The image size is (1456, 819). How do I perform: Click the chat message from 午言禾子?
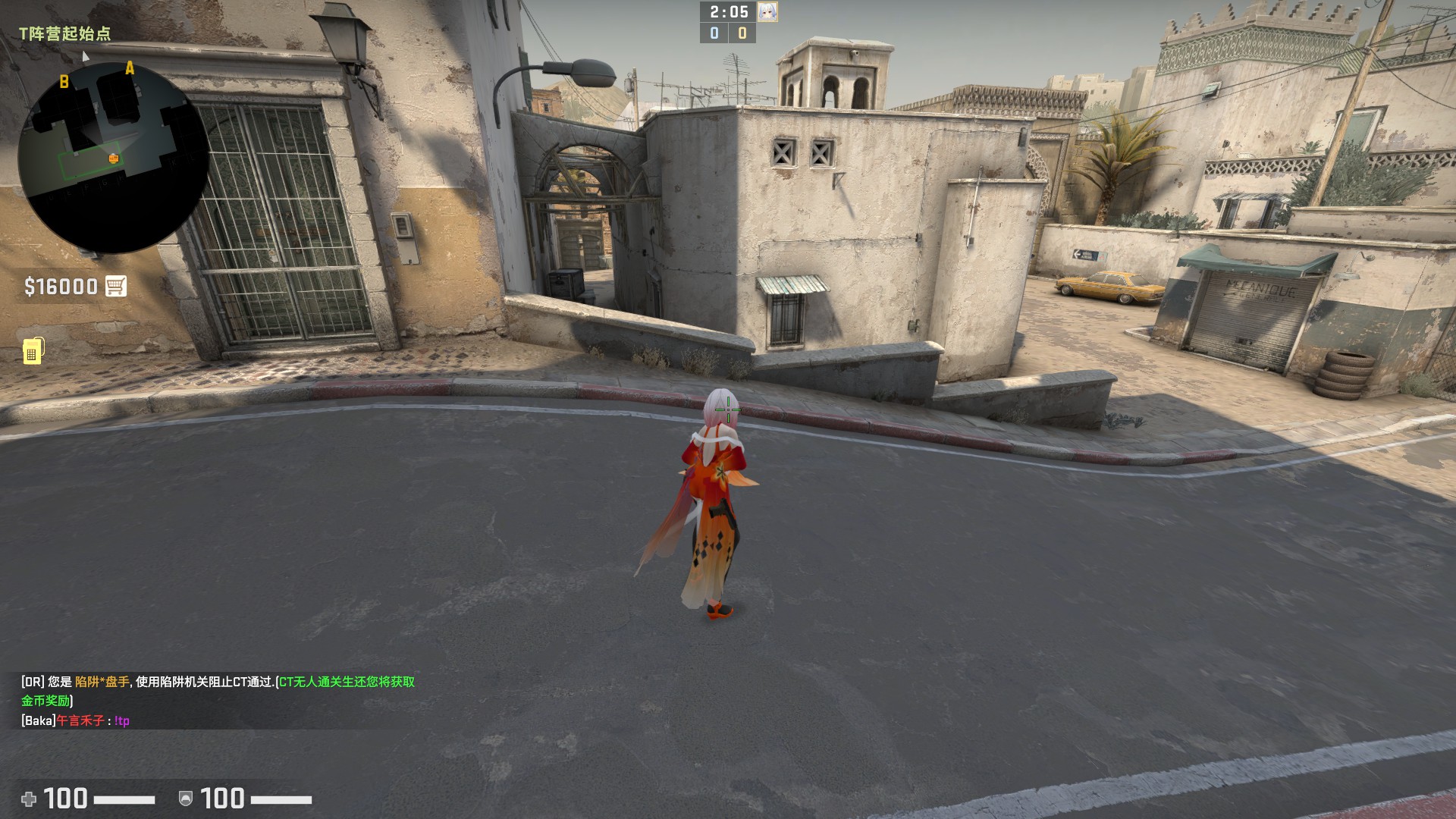point(76,720)
